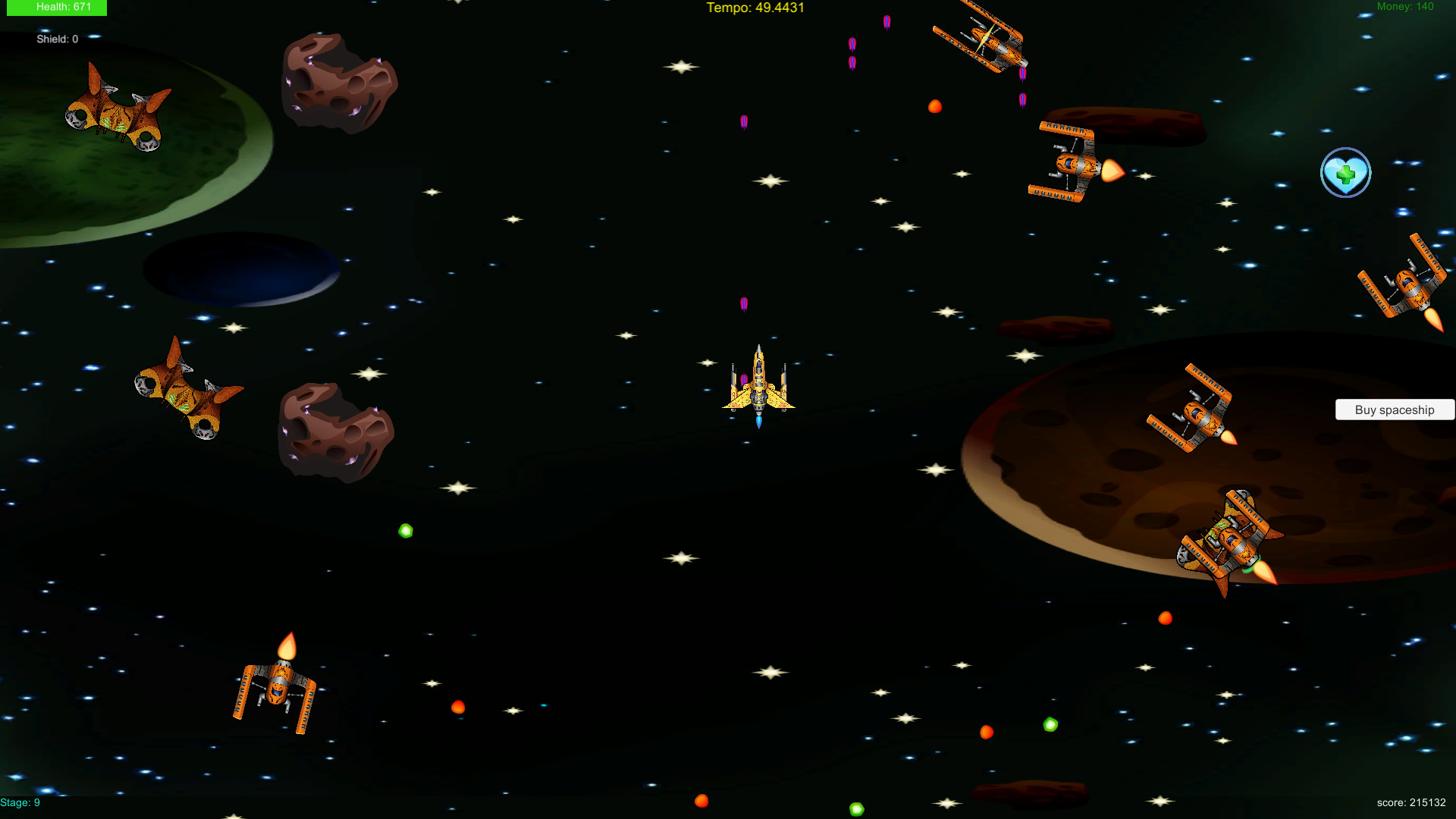Viewport: 1456px width, 819px height.
Task: Click the Shield: 0 display
Action: click(57, 39)
